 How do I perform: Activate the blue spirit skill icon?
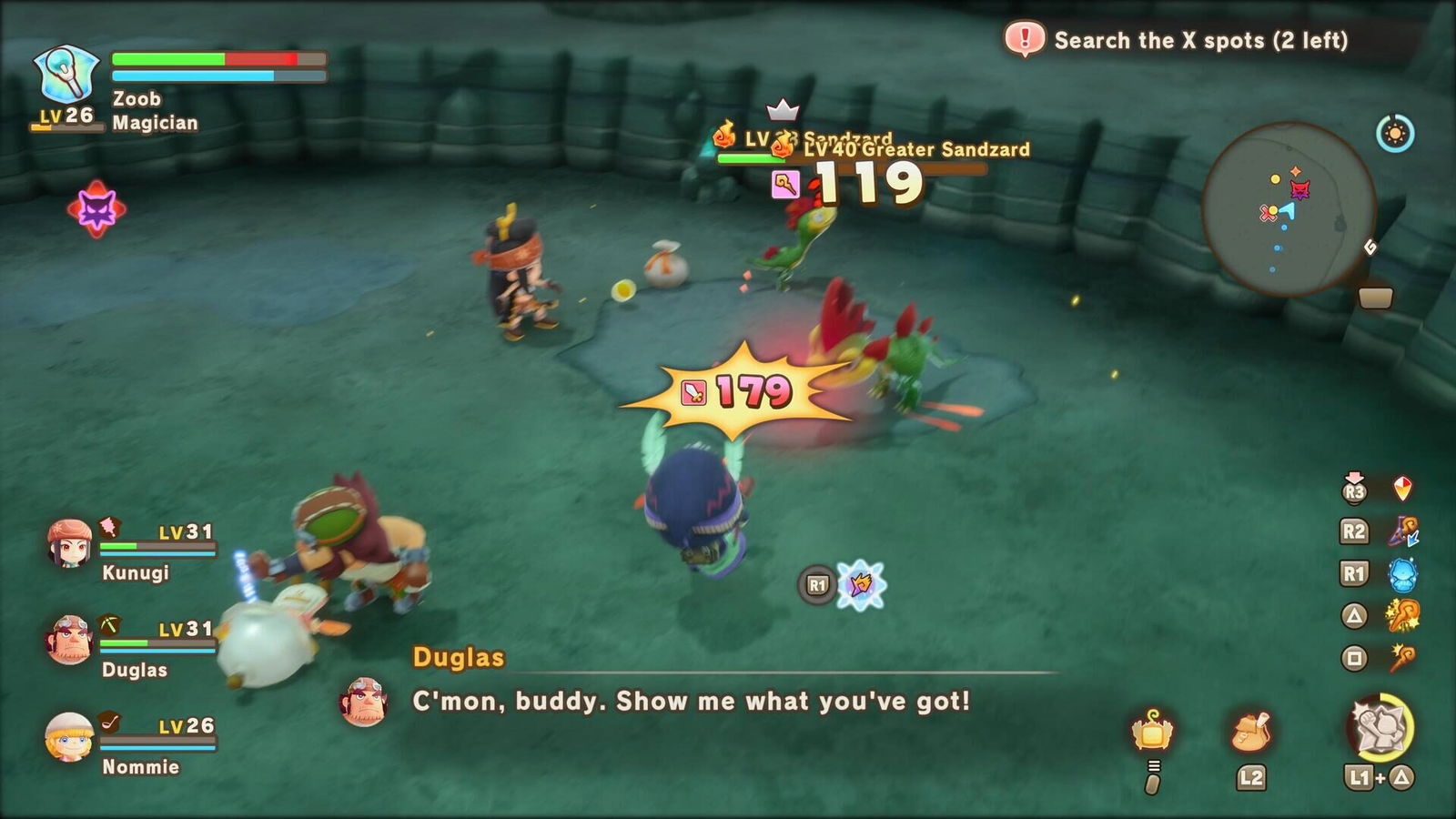(x=1402, y=574)
